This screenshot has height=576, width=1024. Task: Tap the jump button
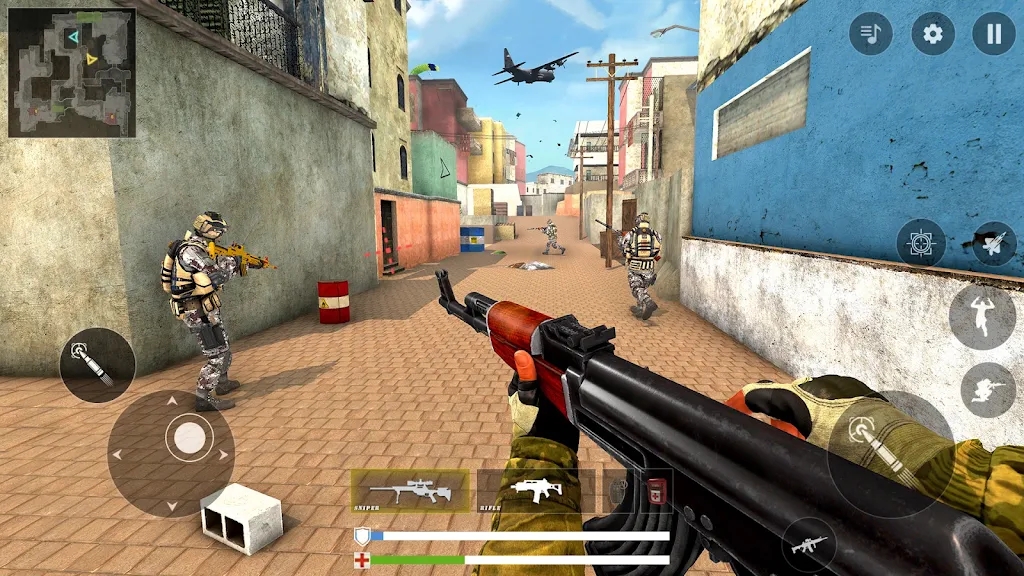pos(981,317)
